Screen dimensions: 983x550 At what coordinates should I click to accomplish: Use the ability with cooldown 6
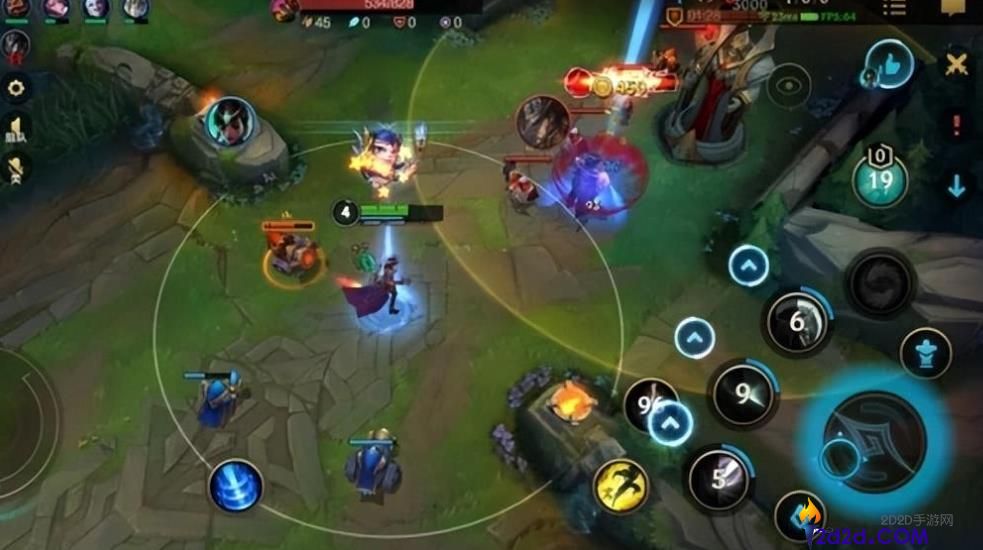click(x=797, y=322)
